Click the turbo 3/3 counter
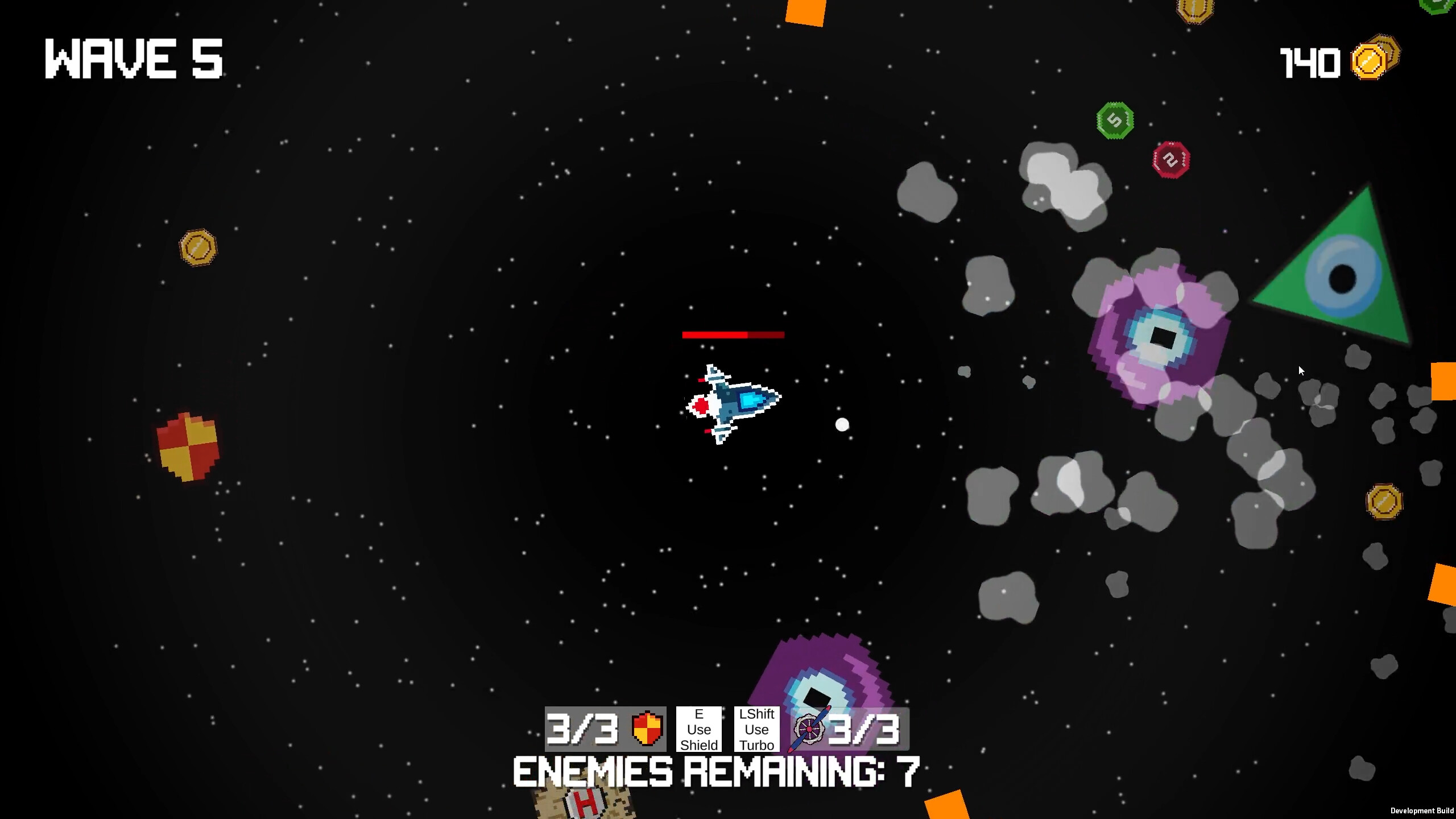 tap(866, 729)
